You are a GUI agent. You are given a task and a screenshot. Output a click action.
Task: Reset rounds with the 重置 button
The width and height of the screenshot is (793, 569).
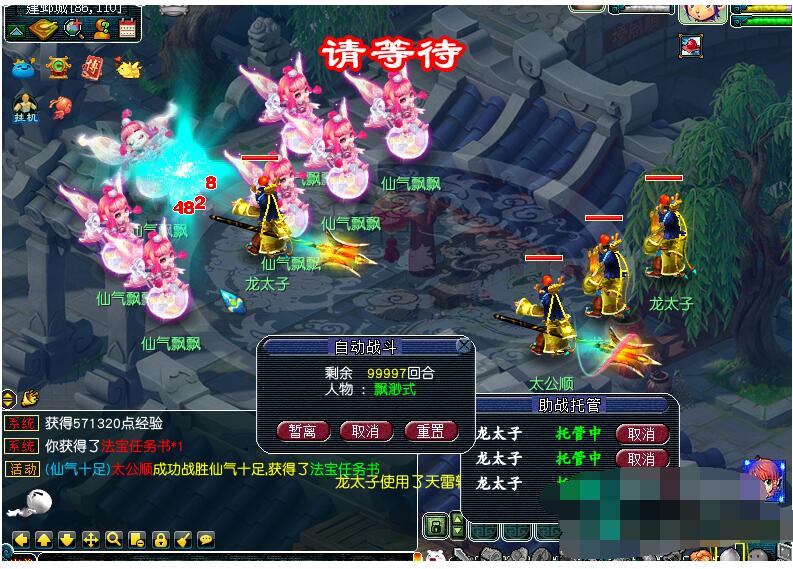click(x=430, y=432)
